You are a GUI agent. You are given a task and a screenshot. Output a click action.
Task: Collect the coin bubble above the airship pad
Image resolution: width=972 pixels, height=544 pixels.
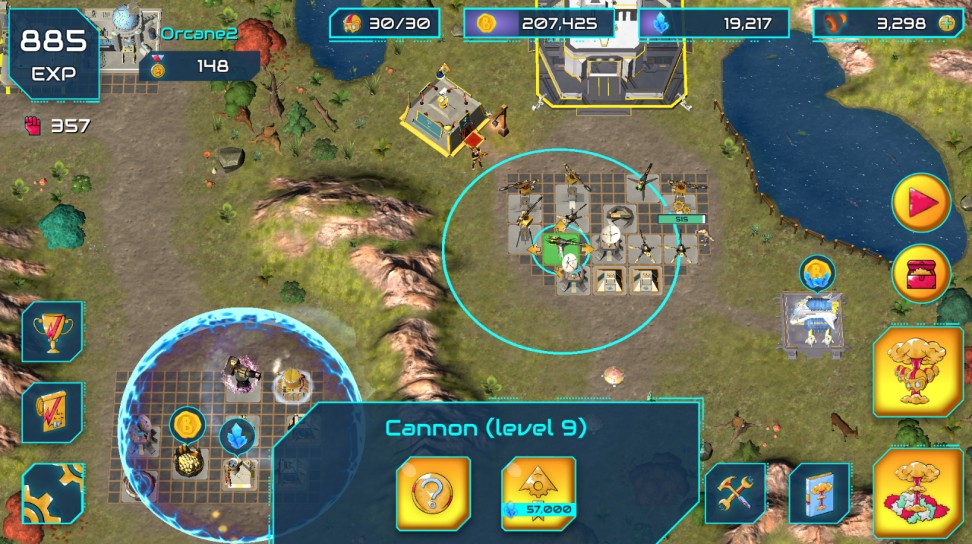click(816, 272)
